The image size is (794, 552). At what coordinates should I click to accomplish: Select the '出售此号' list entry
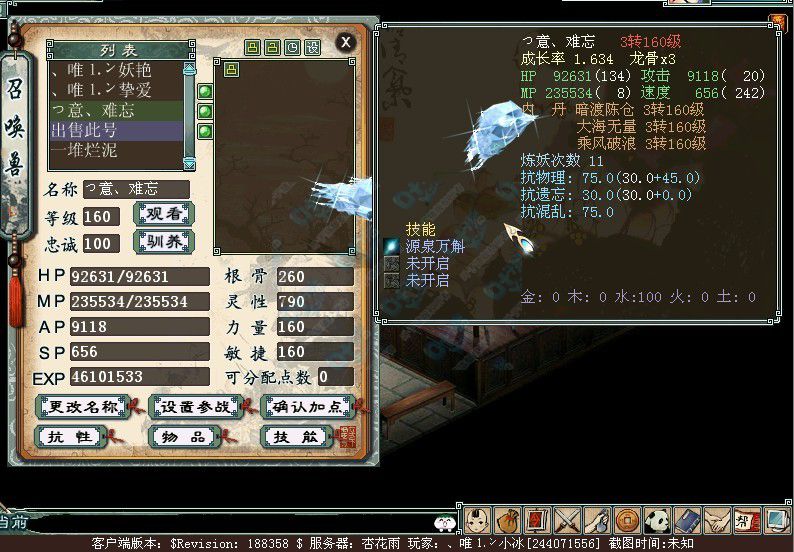click(115, 130)
